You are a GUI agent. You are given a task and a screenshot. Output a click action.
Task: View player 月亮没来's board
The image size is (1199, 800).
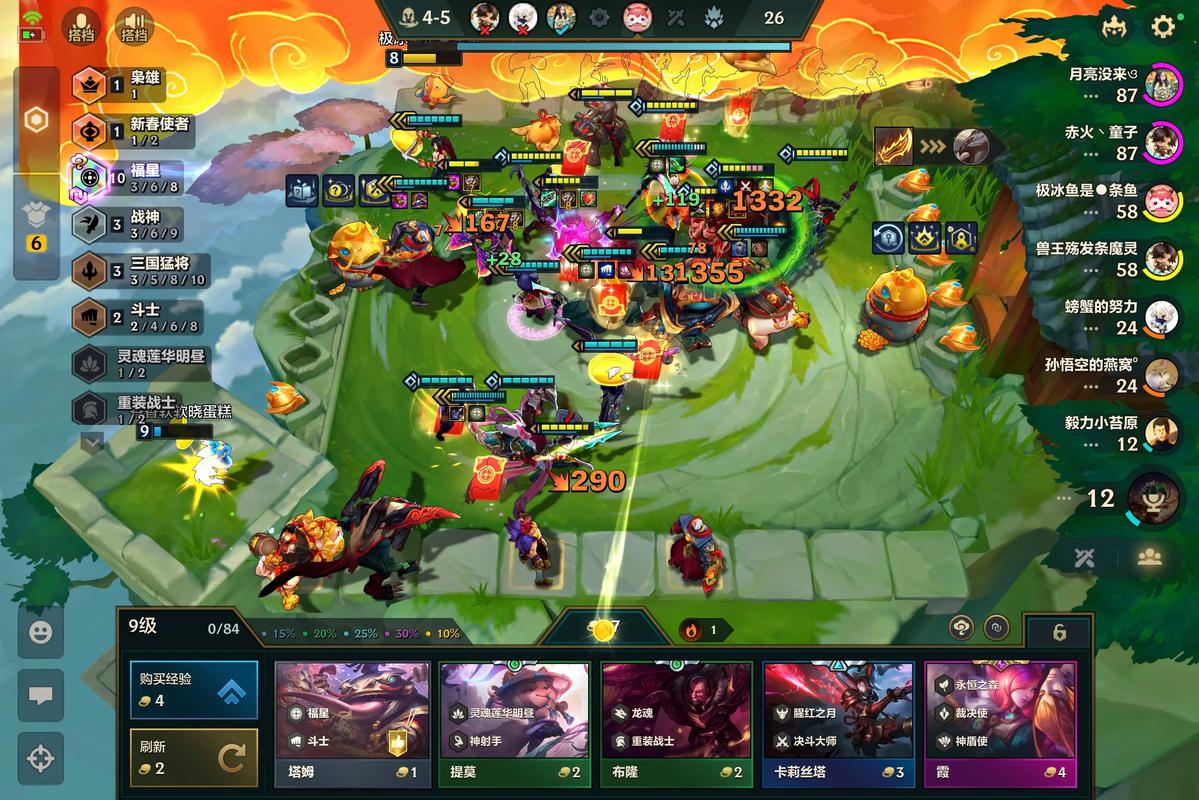pyautogui.click(x=1160, y=84)
